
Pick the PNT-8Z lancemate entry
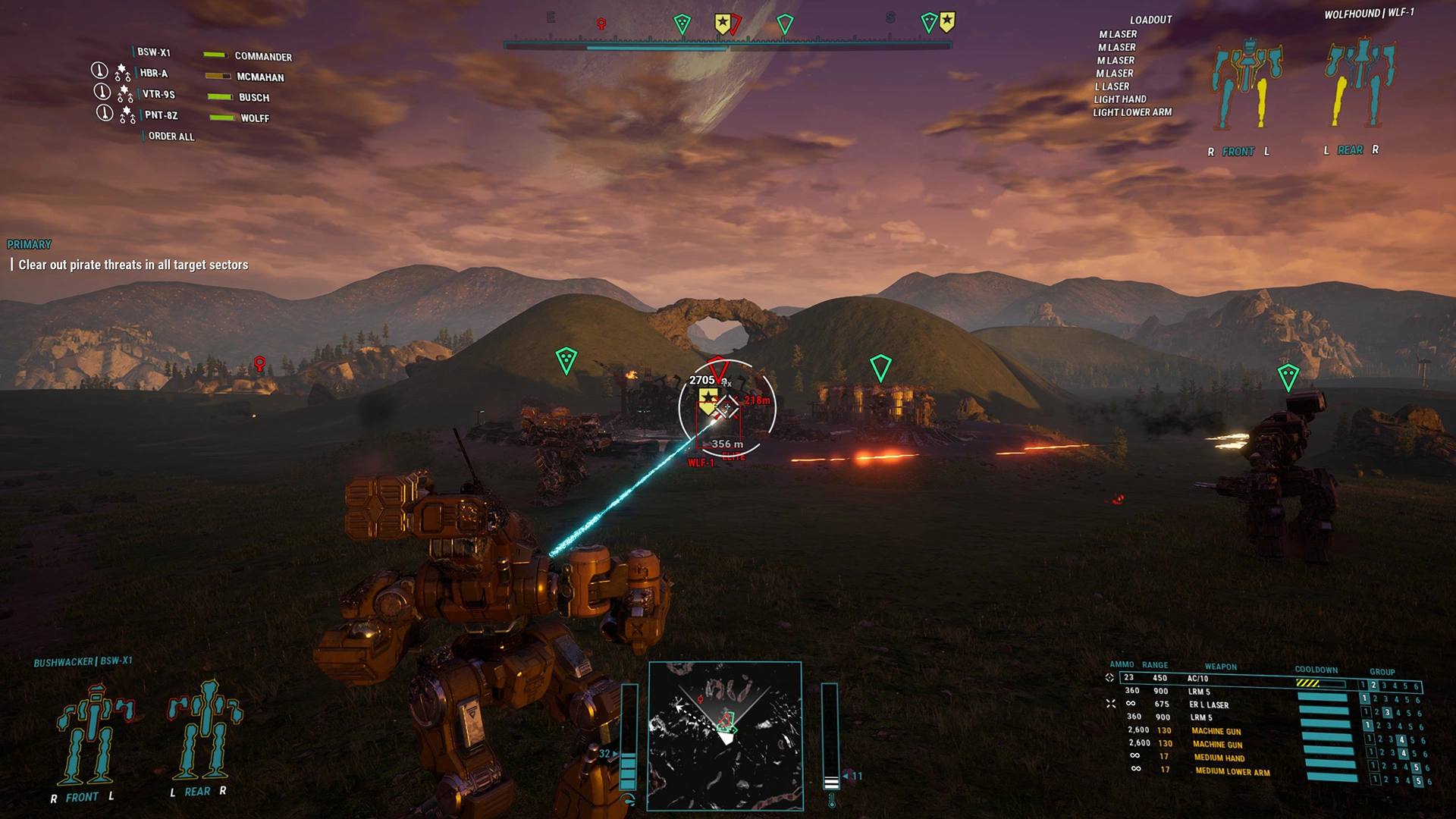coord(161,115)
